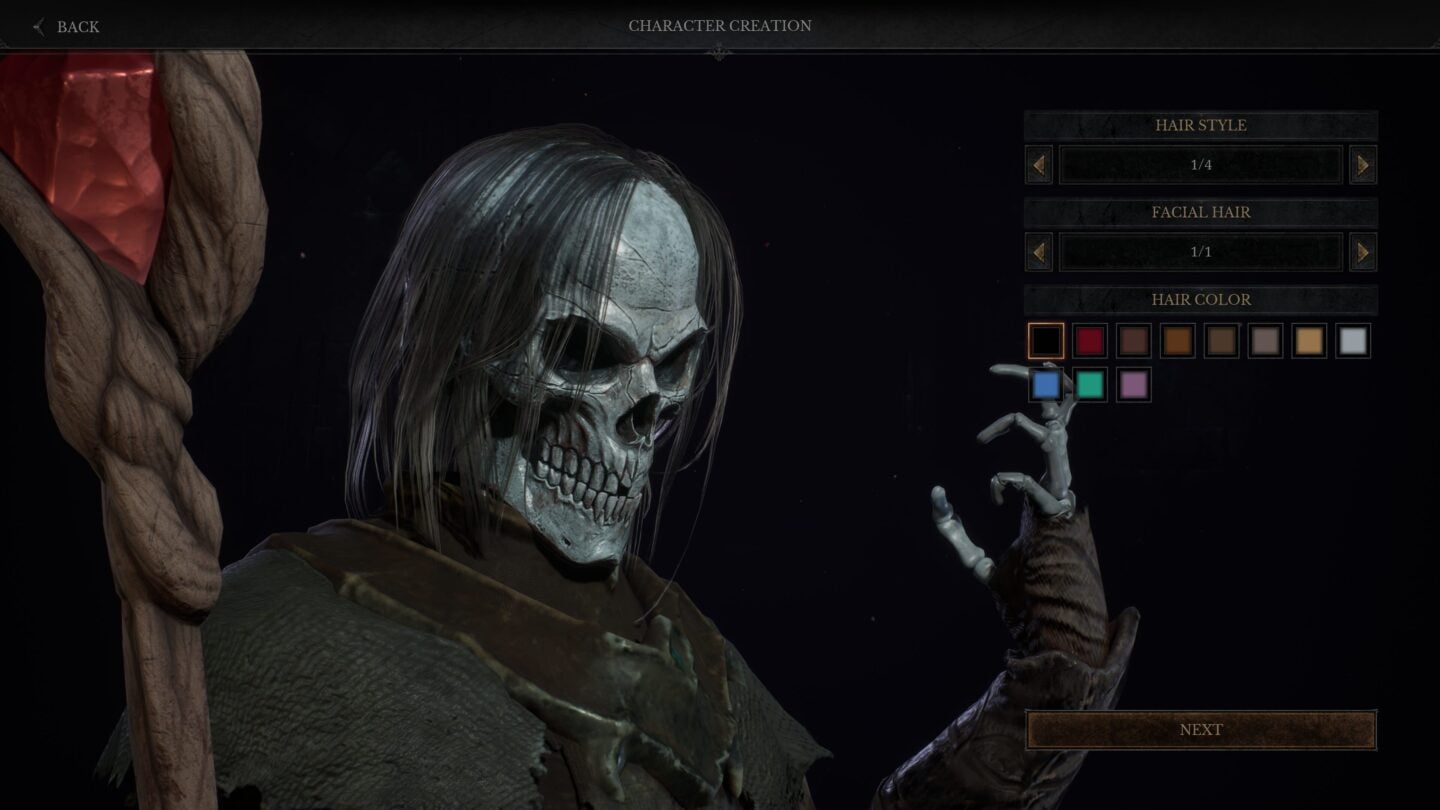The width and height of the screenshot is (1440, 810).
Task: Click the NEXT button to continue
Action: tap(1200, 730)
